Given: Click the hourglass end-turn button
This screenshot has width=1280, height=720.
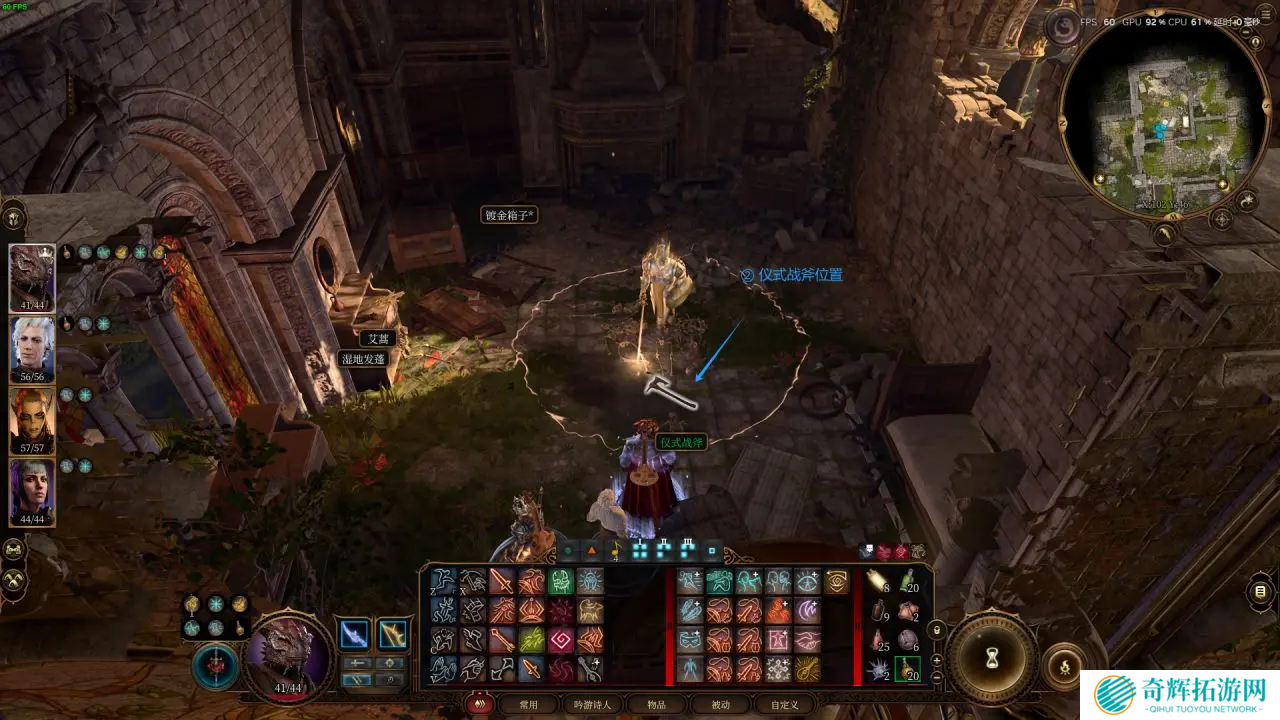Looking at the screenshot, I should point(992,657).
